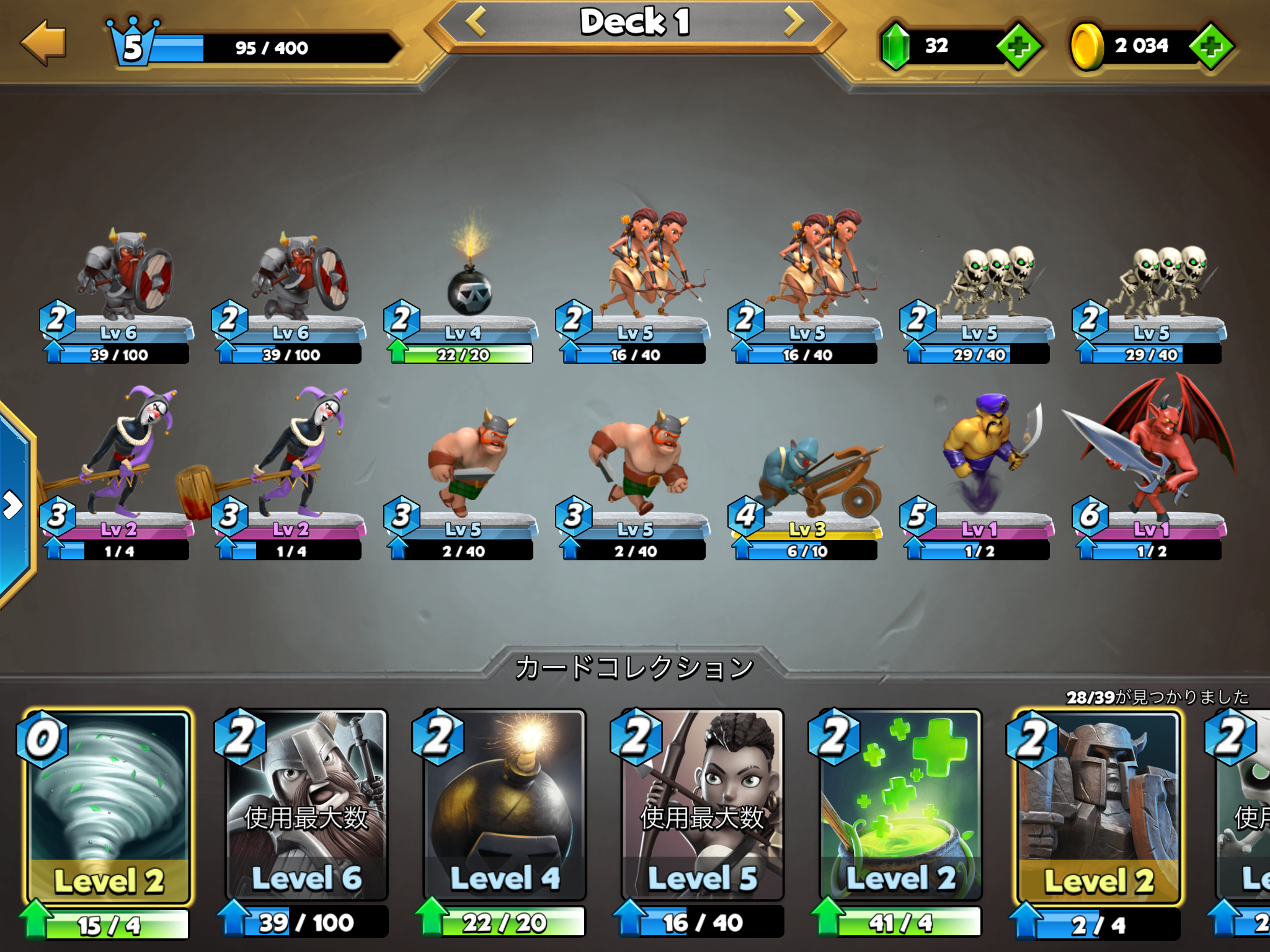
Task: Choose the Level 6 dwarf card
Action: click(x=306, y=806)
